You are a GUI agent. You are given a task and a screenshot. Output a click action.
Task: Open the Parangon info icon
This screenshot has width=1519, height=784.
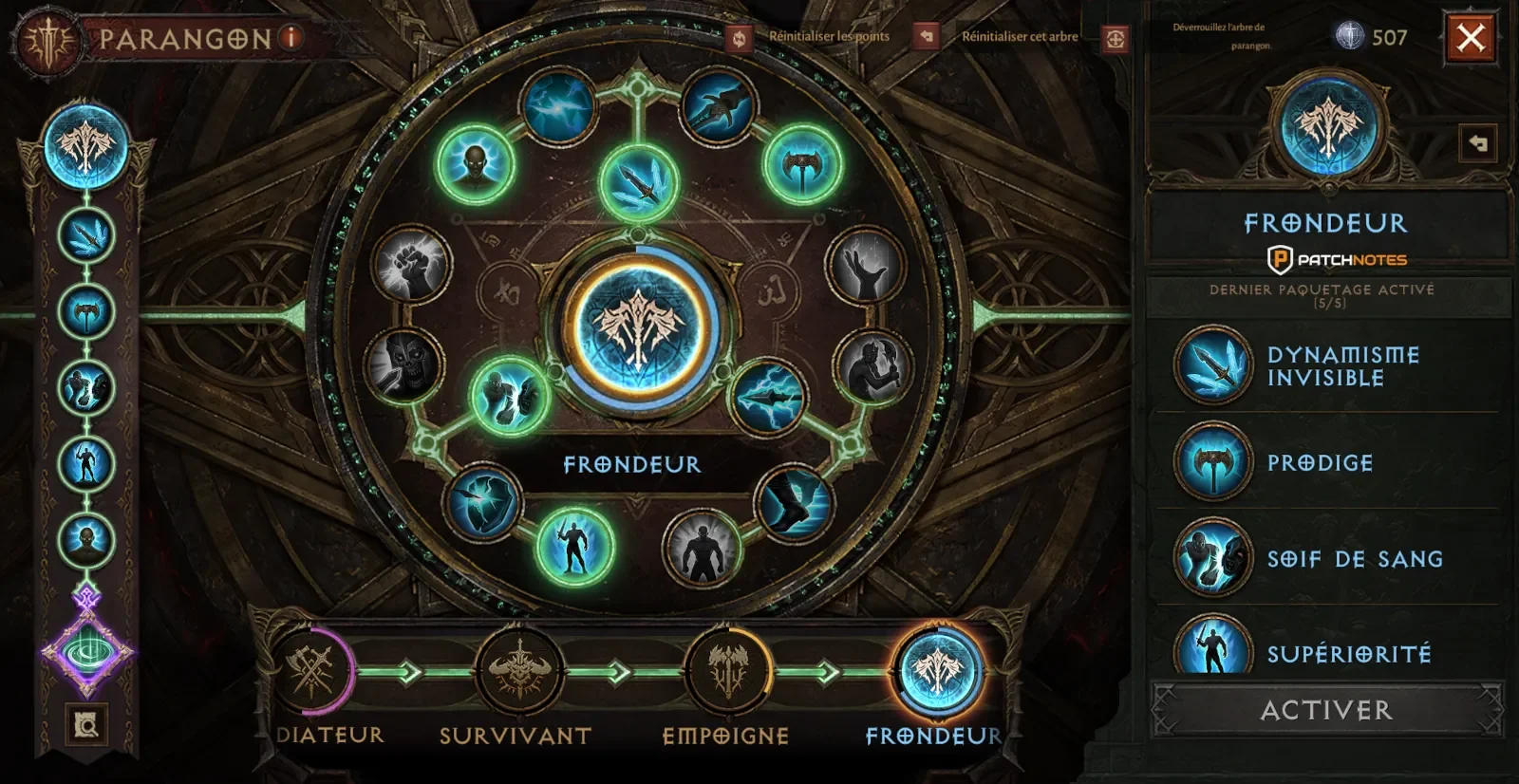pos(291,38)
